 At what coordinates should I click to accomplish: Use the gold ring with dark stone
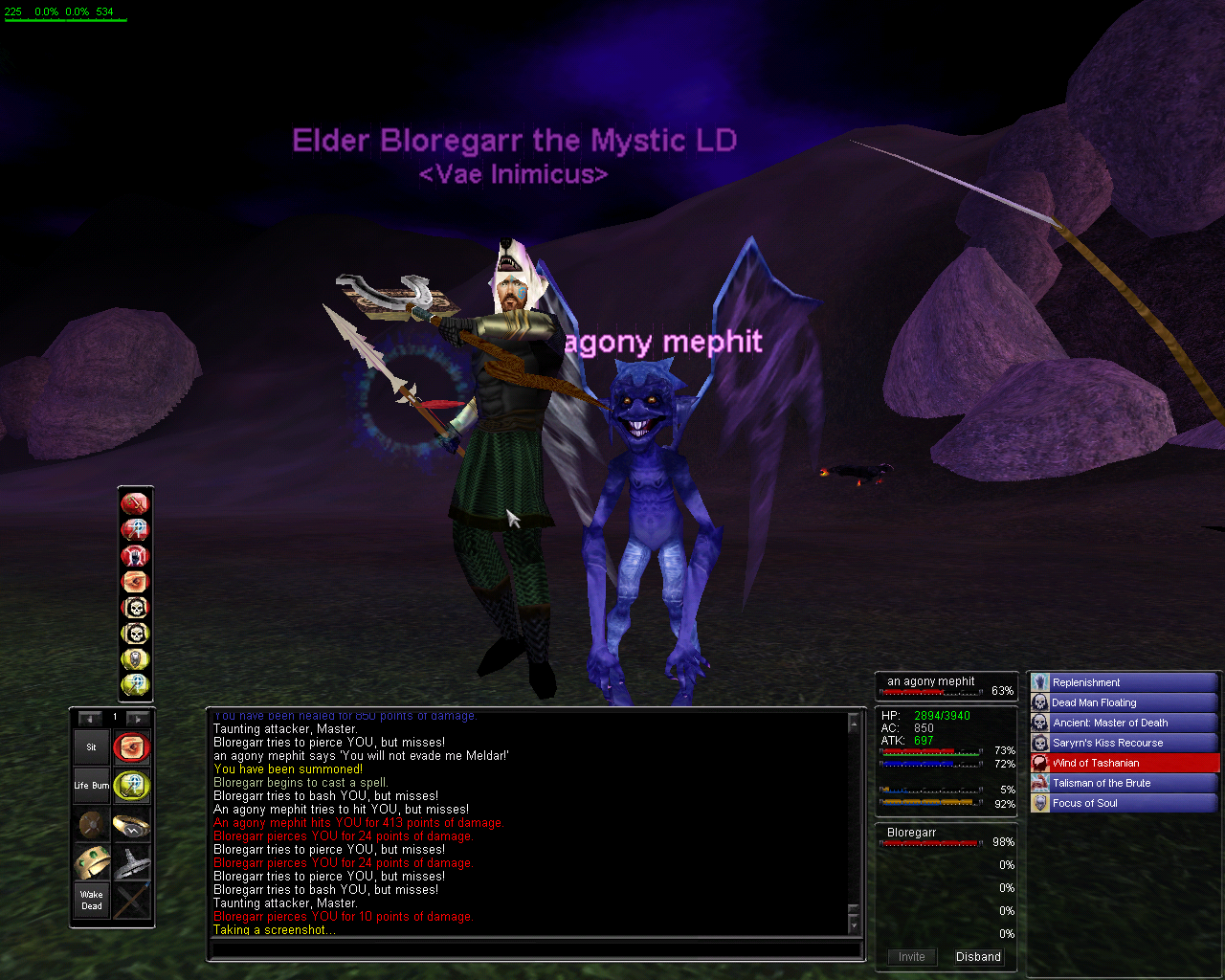(x=132, y=824)
